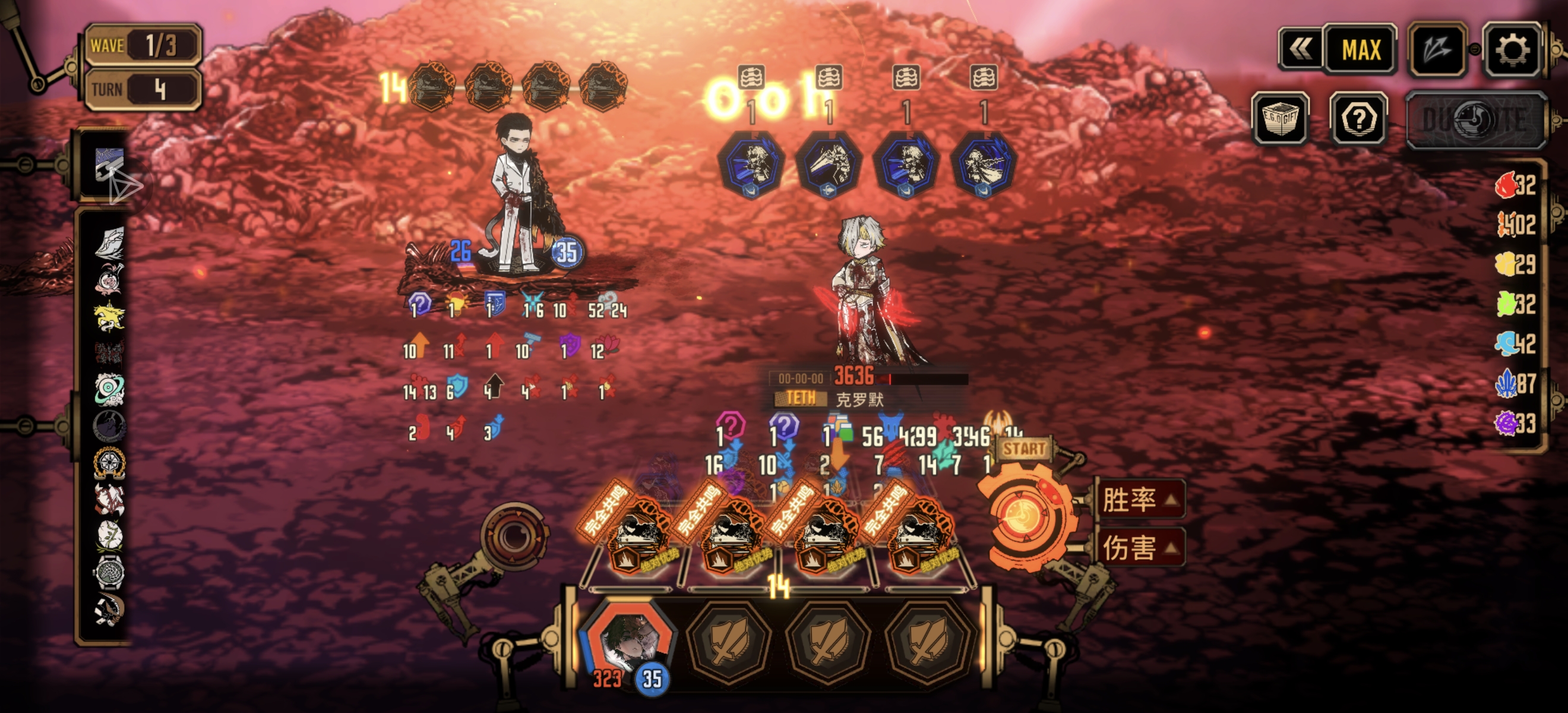Inspect the teal ringed eyeball gift icon
Screen dimensions: 1568x713
(109, 389)
